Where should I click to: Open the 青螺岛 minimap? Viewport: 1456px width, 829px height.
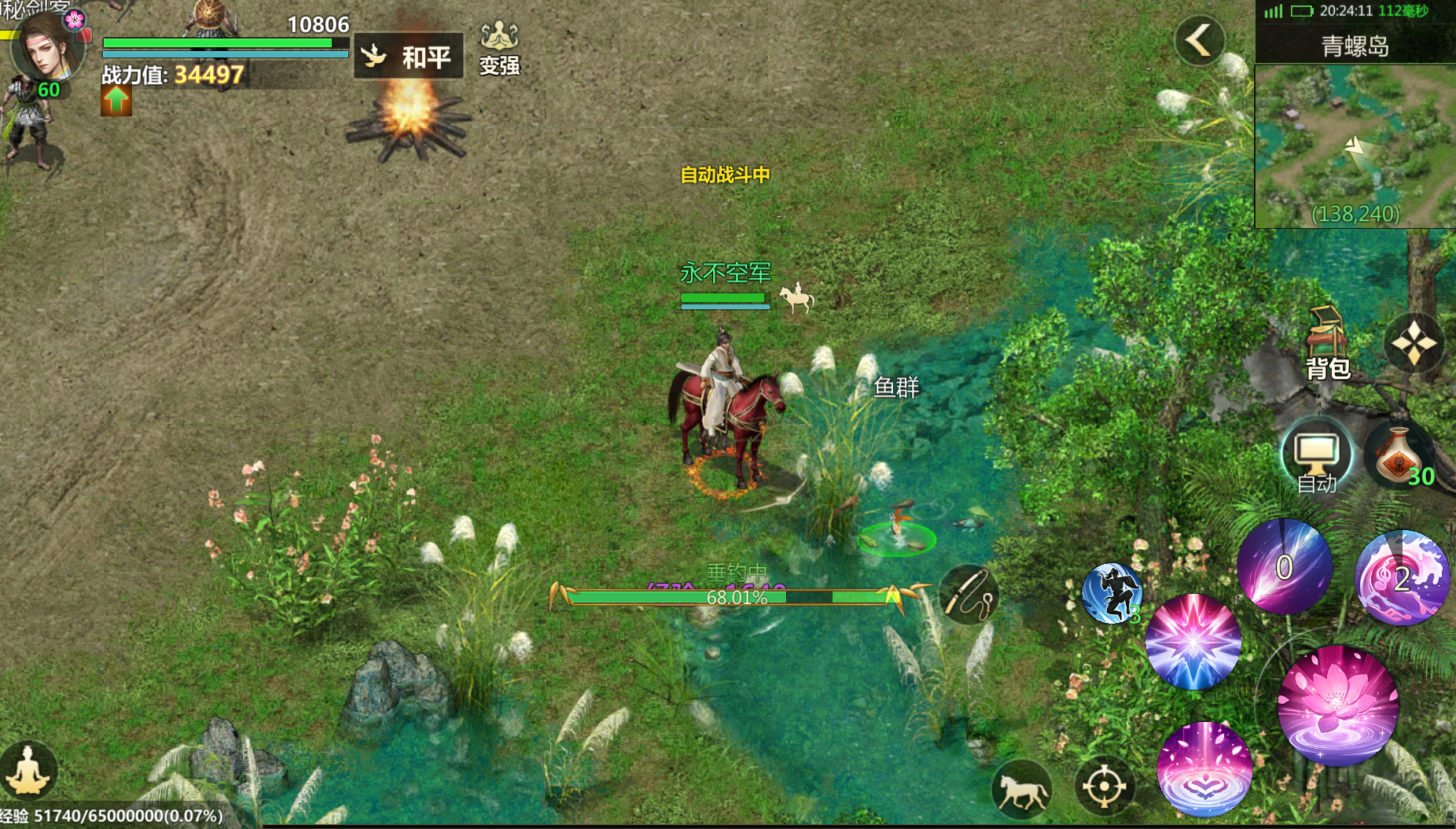pyautogui.click(x=1355, y=146)
